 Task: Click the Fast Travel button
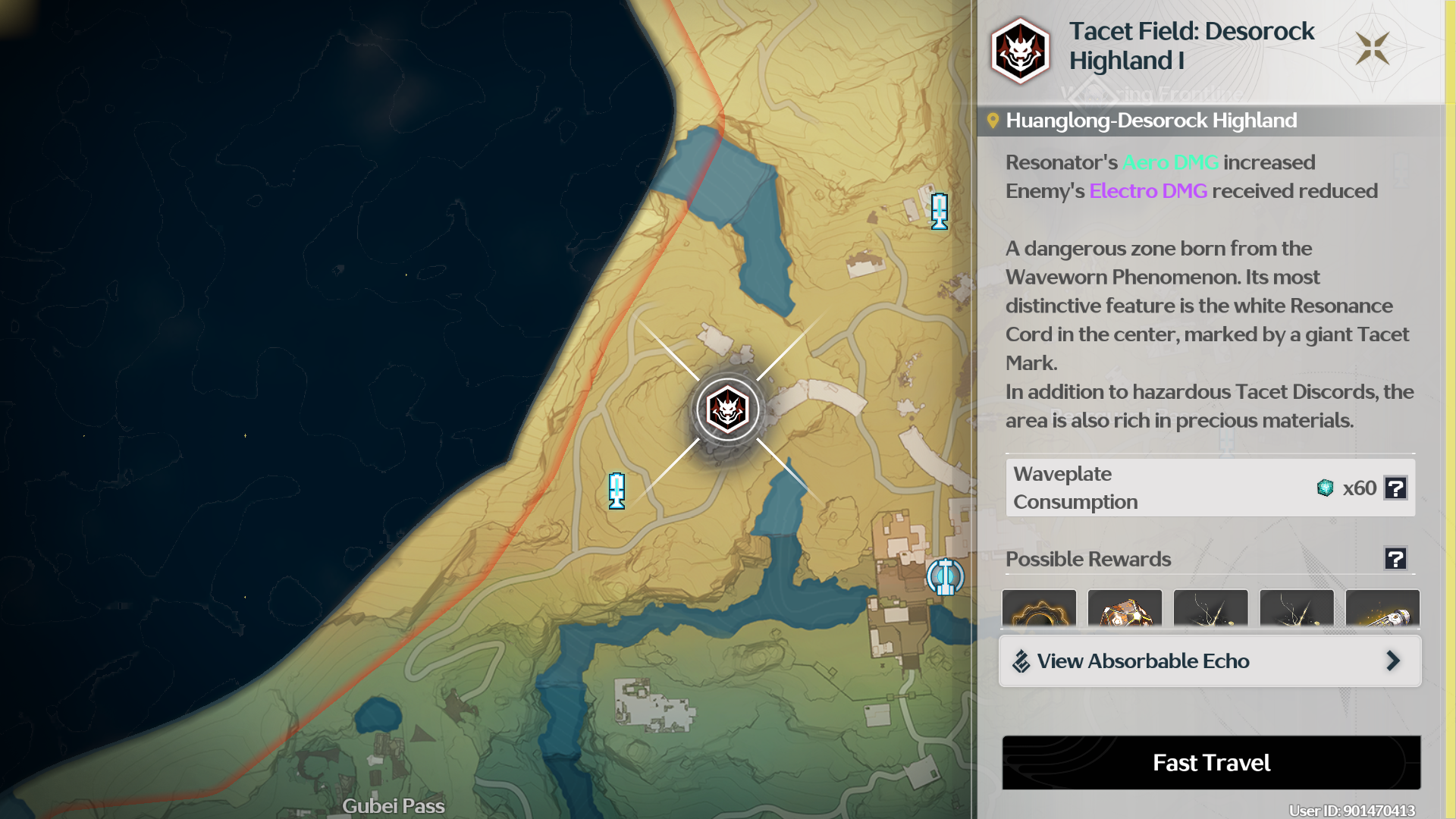(1211, 762)
